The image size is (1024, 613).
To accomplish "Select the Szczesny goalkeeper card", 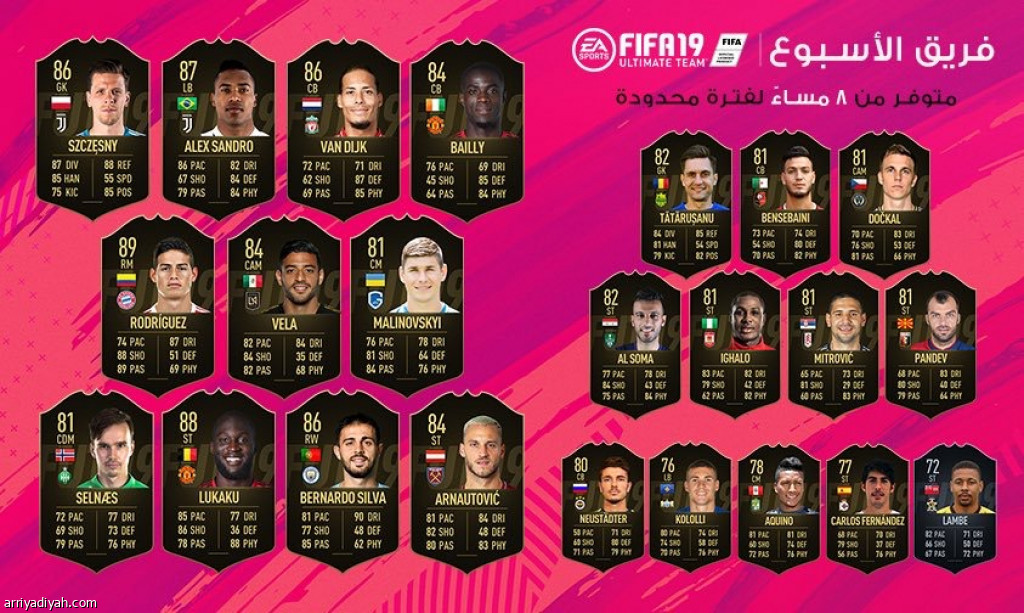I will pos(92,128).
